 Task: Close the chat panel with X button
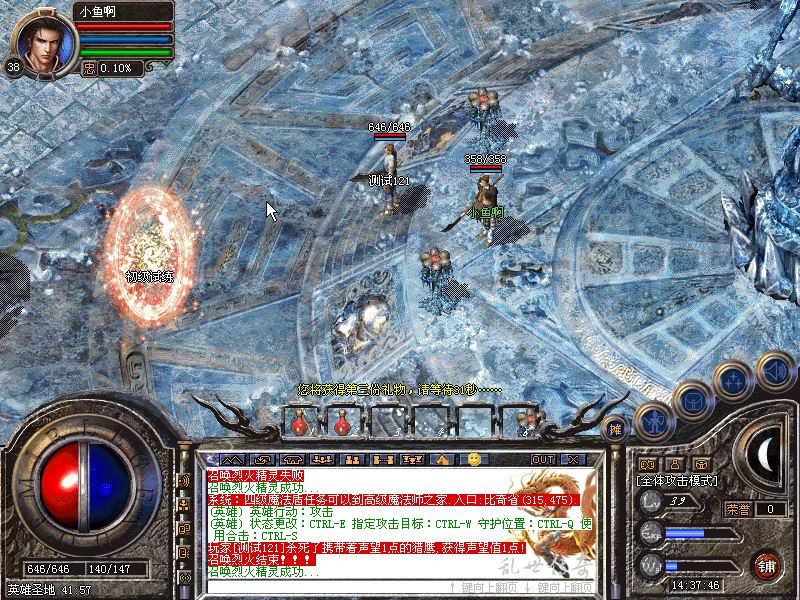[x=573, y=459]
